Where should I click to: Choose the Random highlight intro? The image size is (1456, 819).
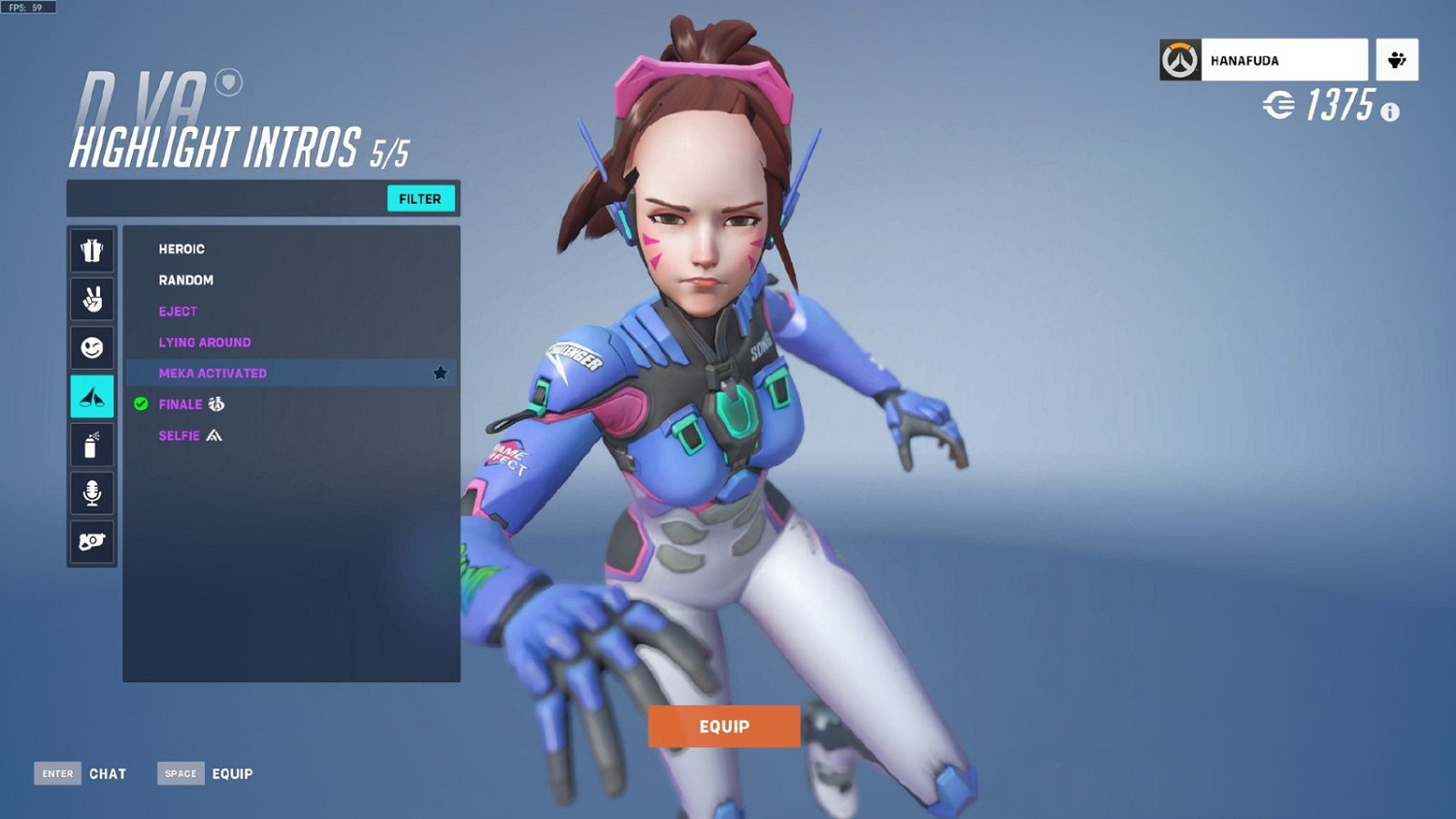pos(186,280)
